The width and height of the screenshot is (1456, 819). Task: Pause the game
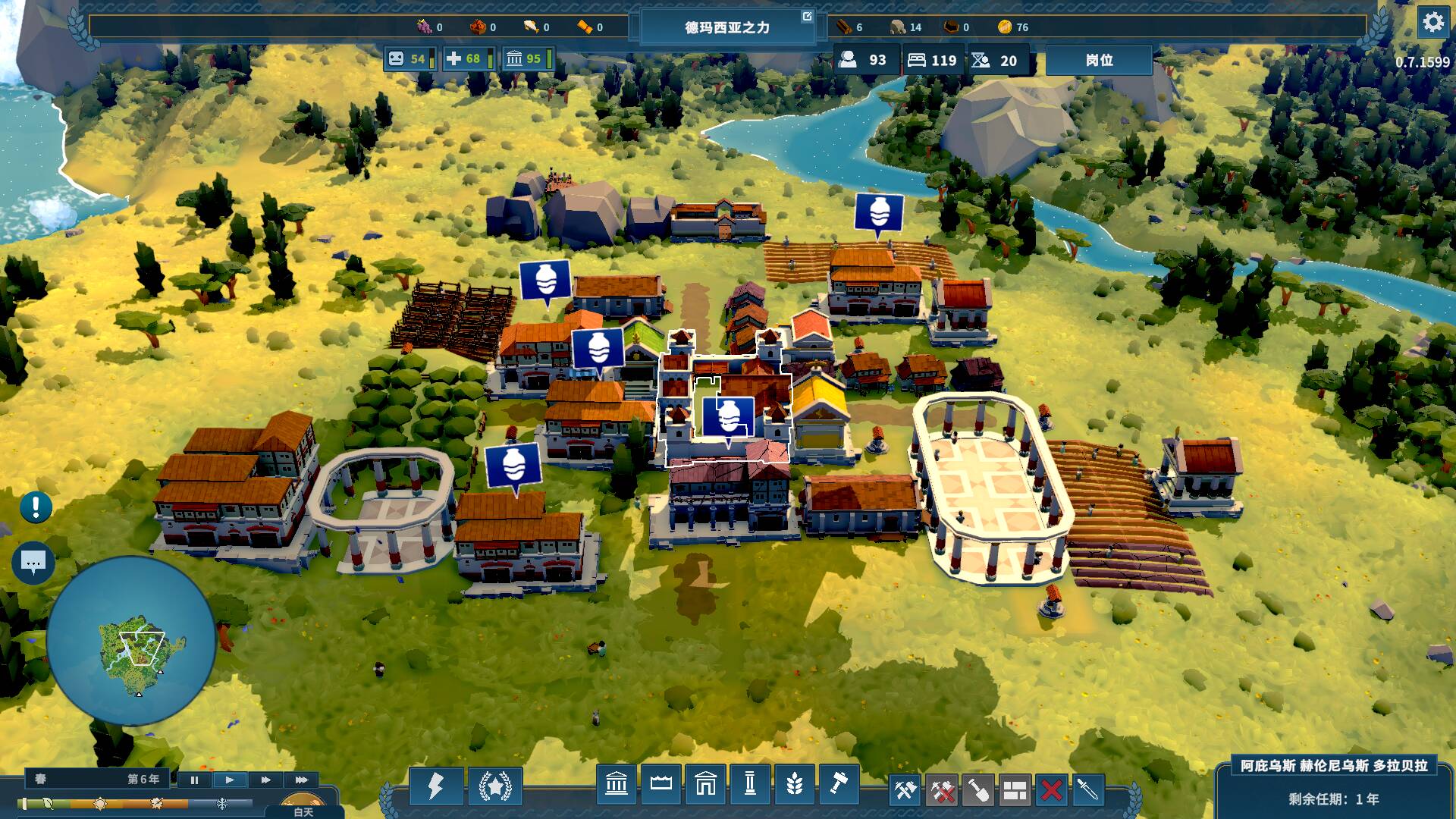click(x=195, y=780)
